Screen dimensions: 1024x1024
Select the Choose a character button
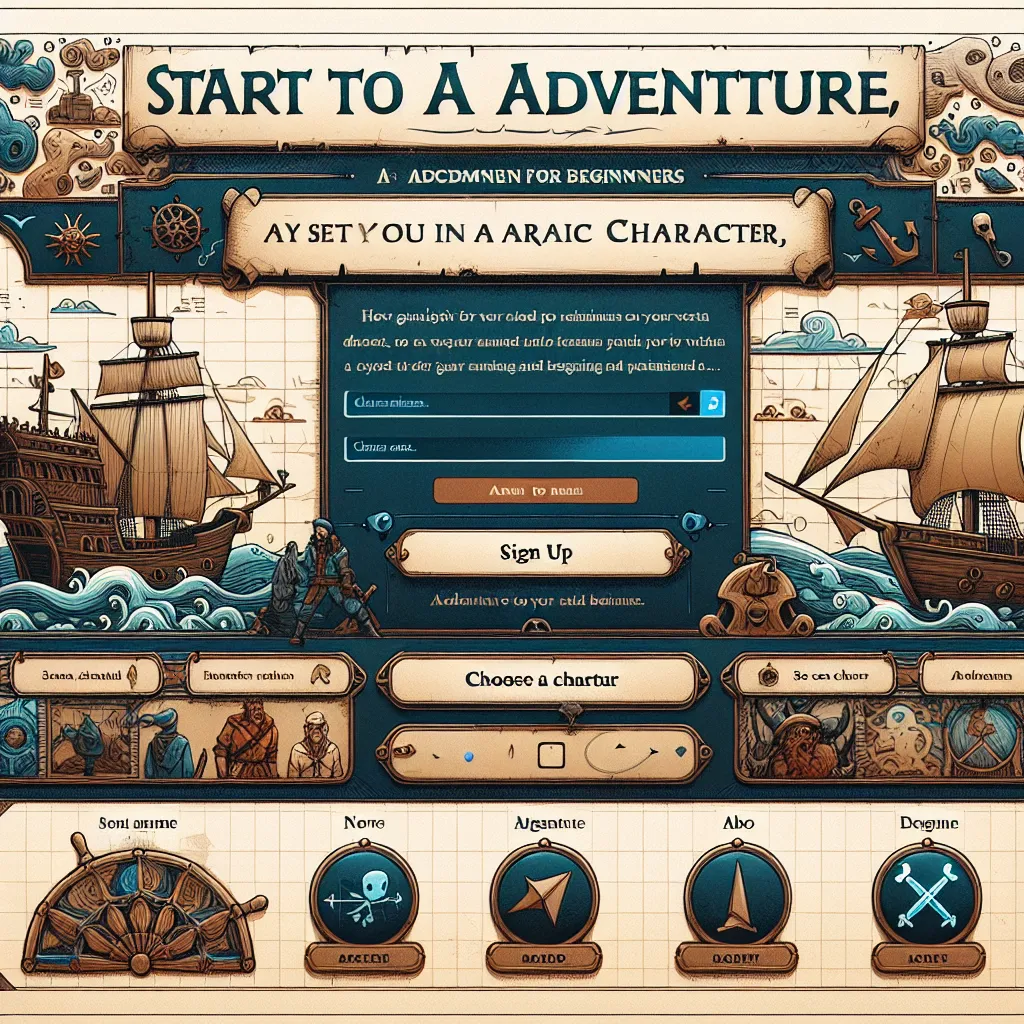pyautogui.click(x=541, y=680)
